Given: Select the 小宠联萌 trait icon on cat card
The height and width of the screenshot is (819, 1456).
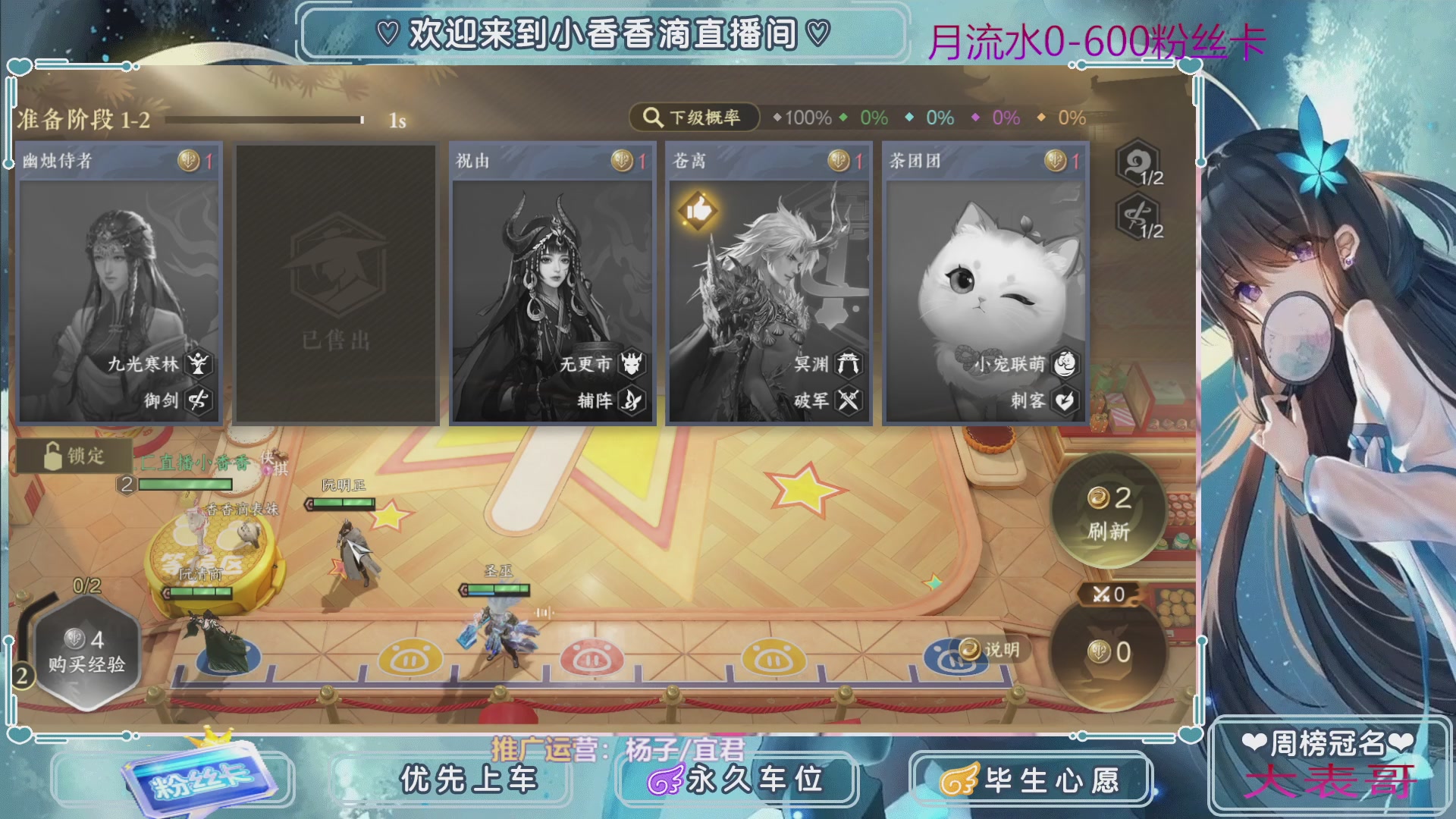Looking at the screenshot, I should [1065, 364].
